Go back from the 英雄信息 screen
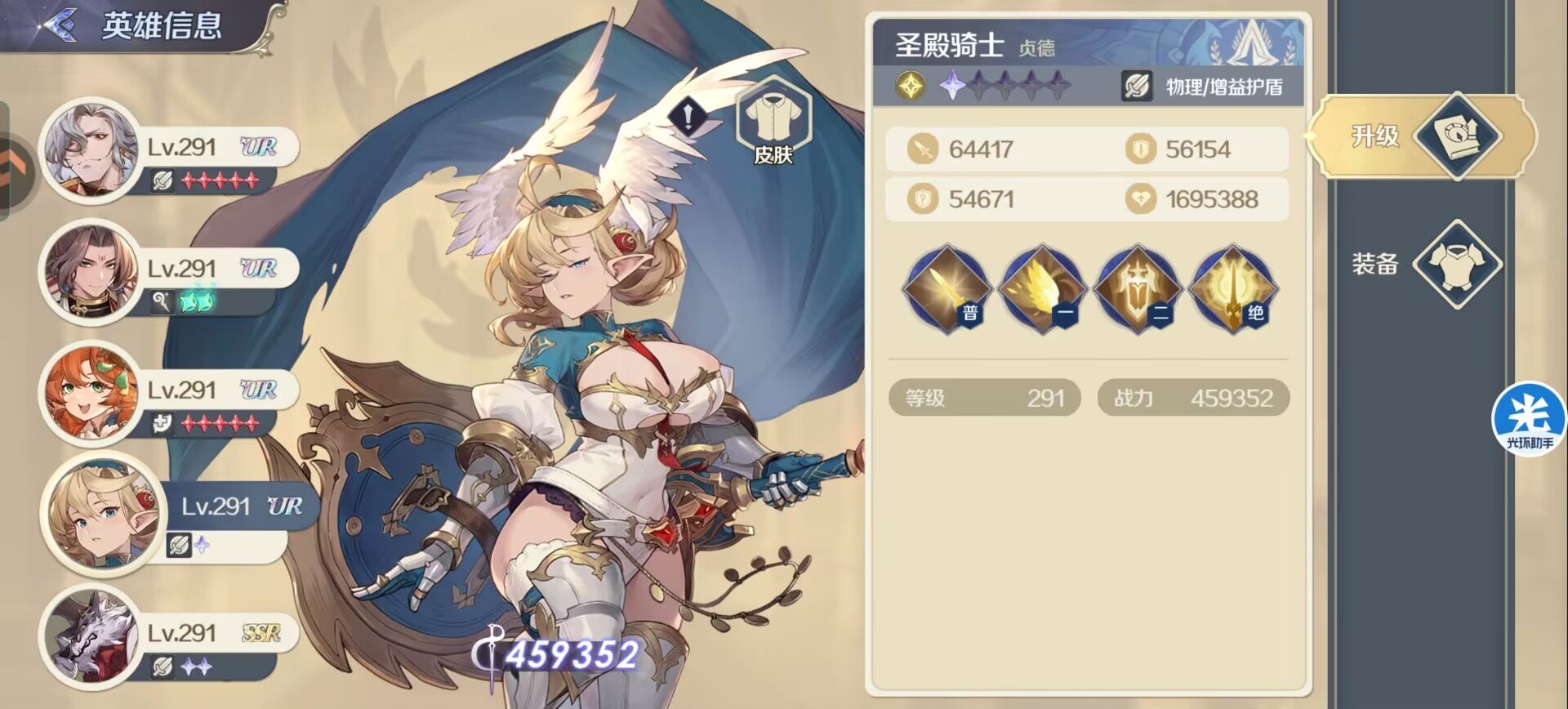Viewport: 1568px width, 709px height. pos(59,25)
